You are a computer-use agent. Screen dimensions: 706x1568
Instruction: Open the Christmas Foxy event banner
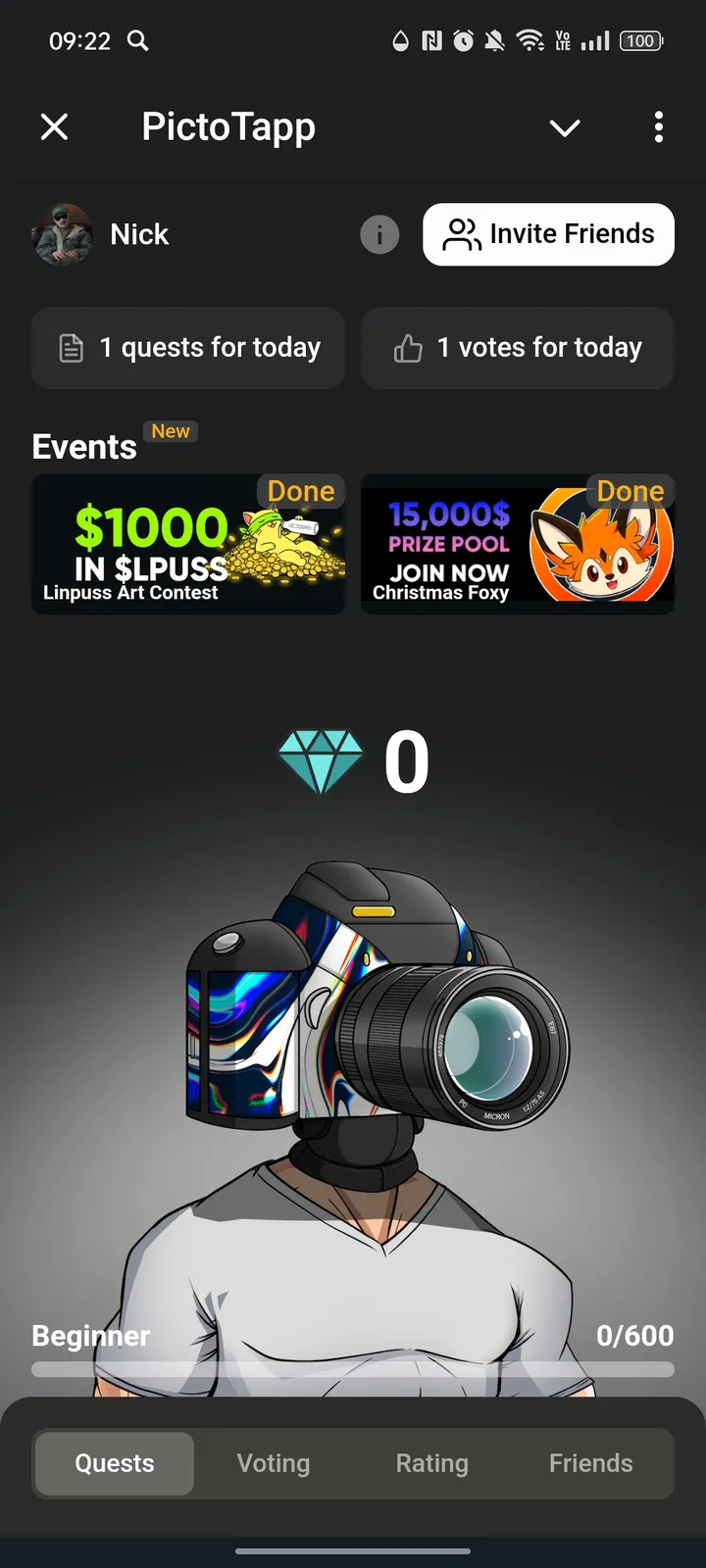click(x=518, y=545)
